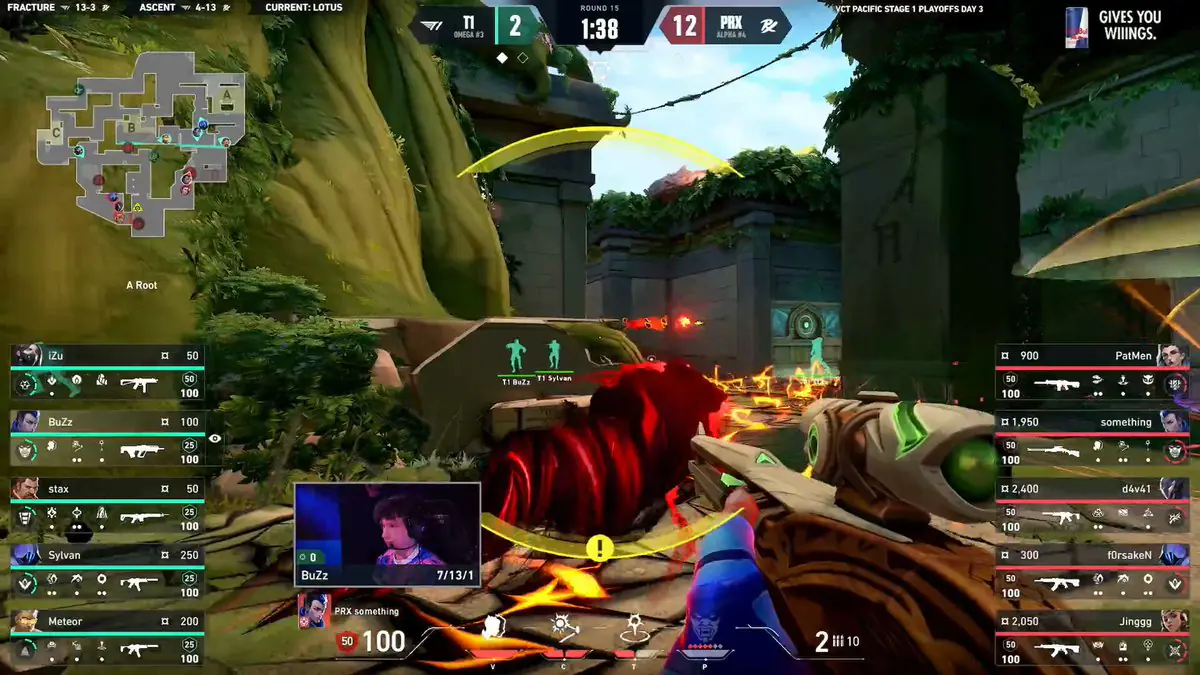Click the Lotus minimap
Image resolution: width=1200 pixels, height=675 pixels.
point(140,138)
